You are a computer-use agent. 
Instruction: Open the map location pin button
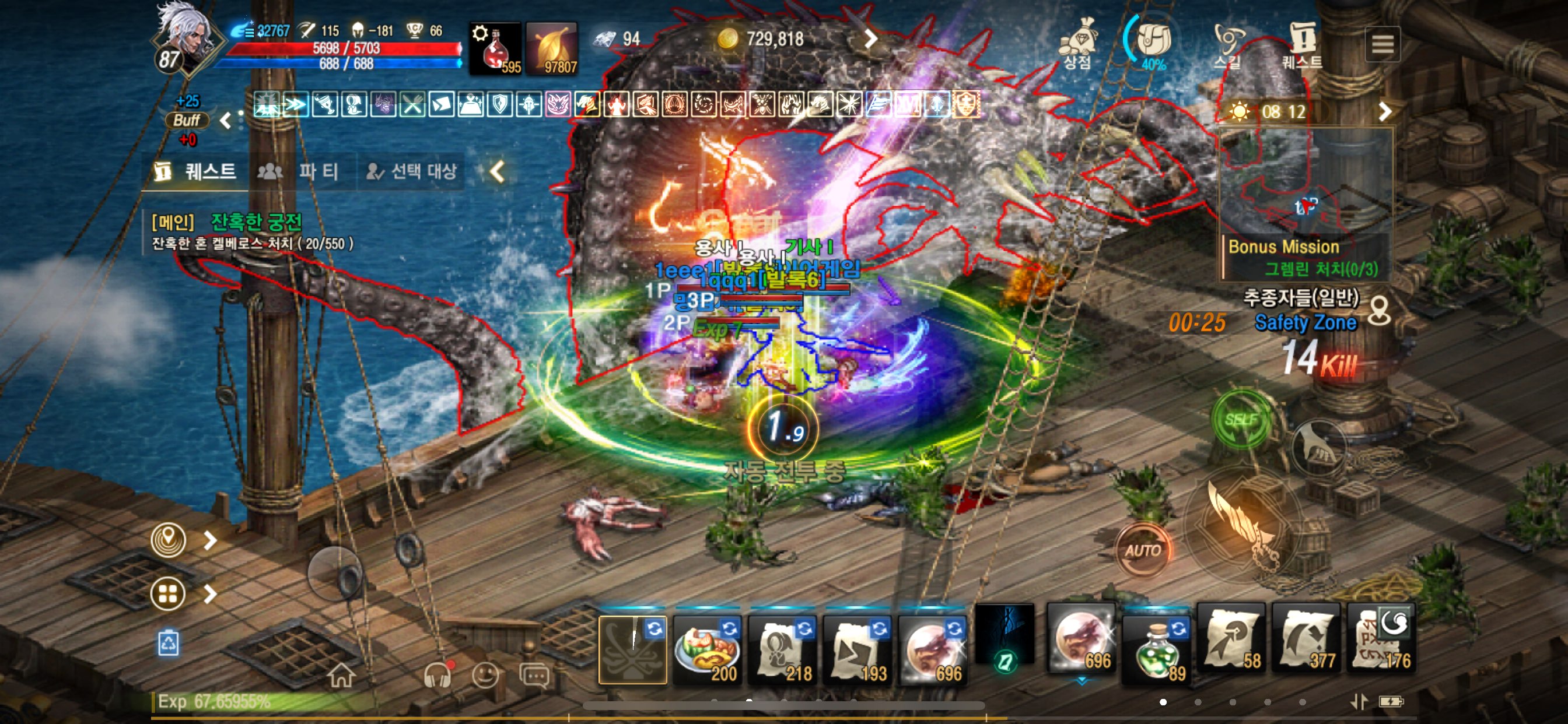(168, 540)
